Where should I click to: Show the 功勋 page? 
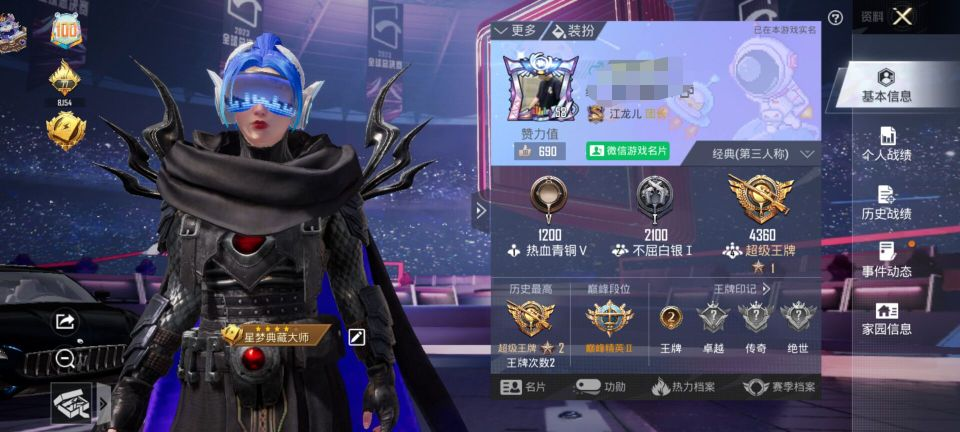tap(601, 387)
